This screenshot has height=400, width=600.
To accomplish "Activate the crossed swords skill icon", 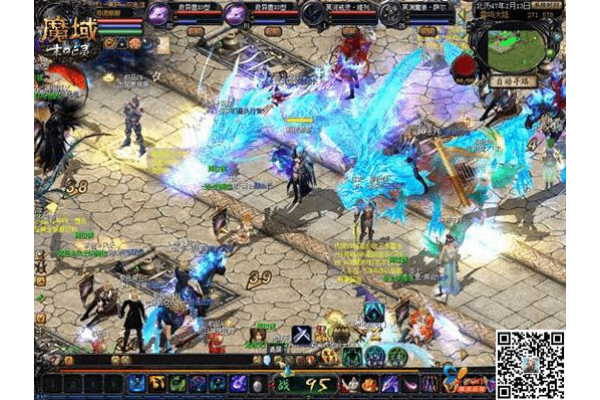I will [301, 336].
